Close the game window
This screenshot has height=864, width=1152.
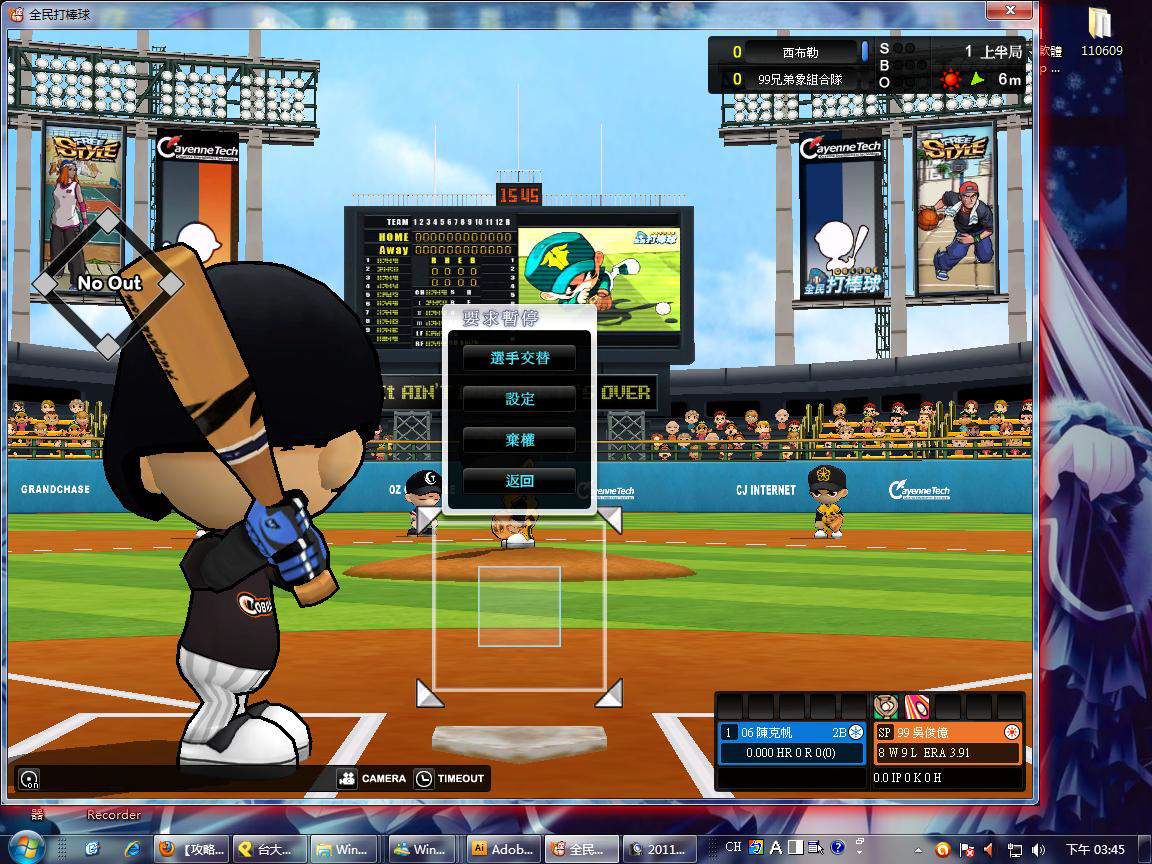(1008, 11)
